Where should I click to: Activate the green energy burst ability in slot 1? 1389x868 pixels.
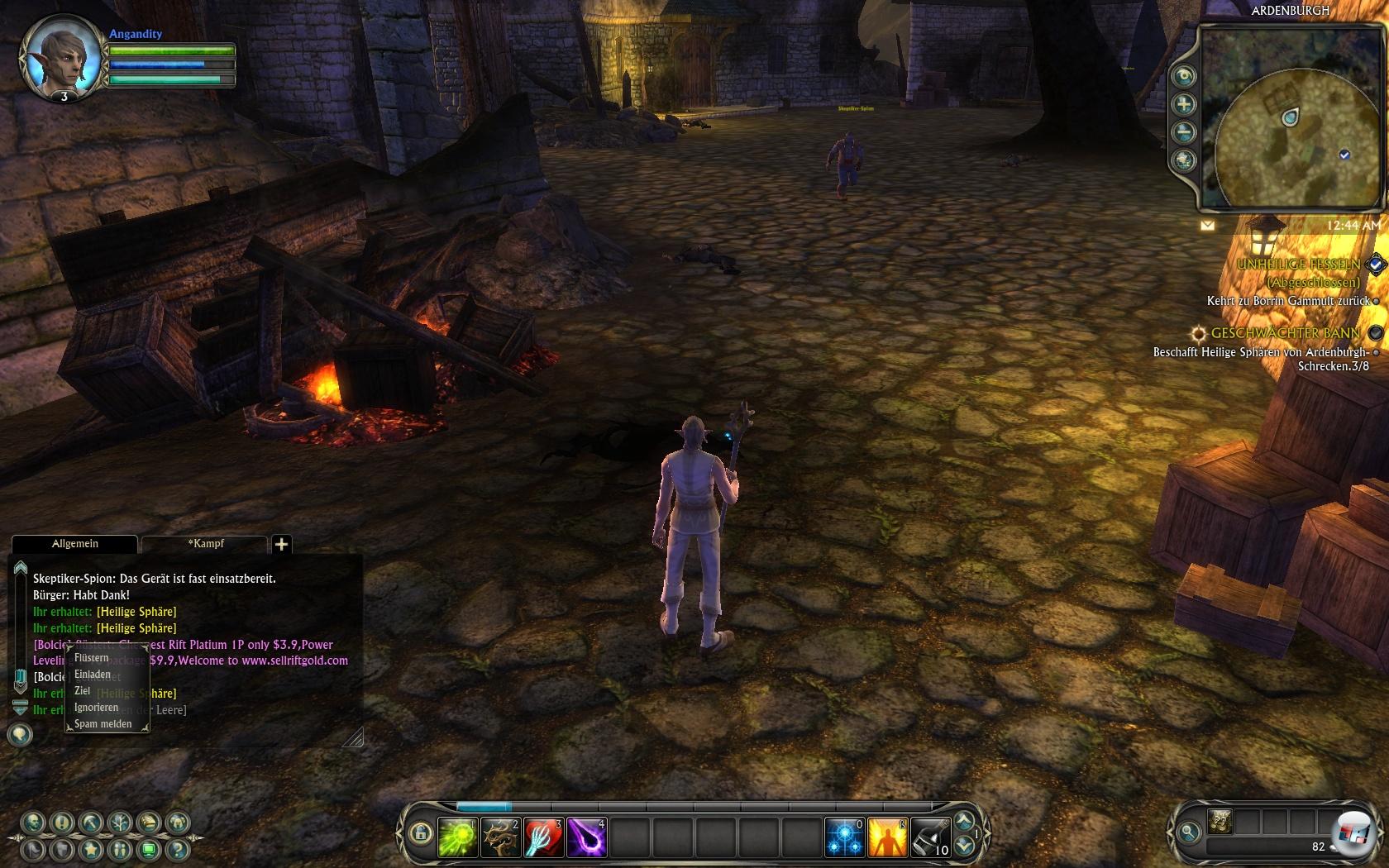[457, 837]
